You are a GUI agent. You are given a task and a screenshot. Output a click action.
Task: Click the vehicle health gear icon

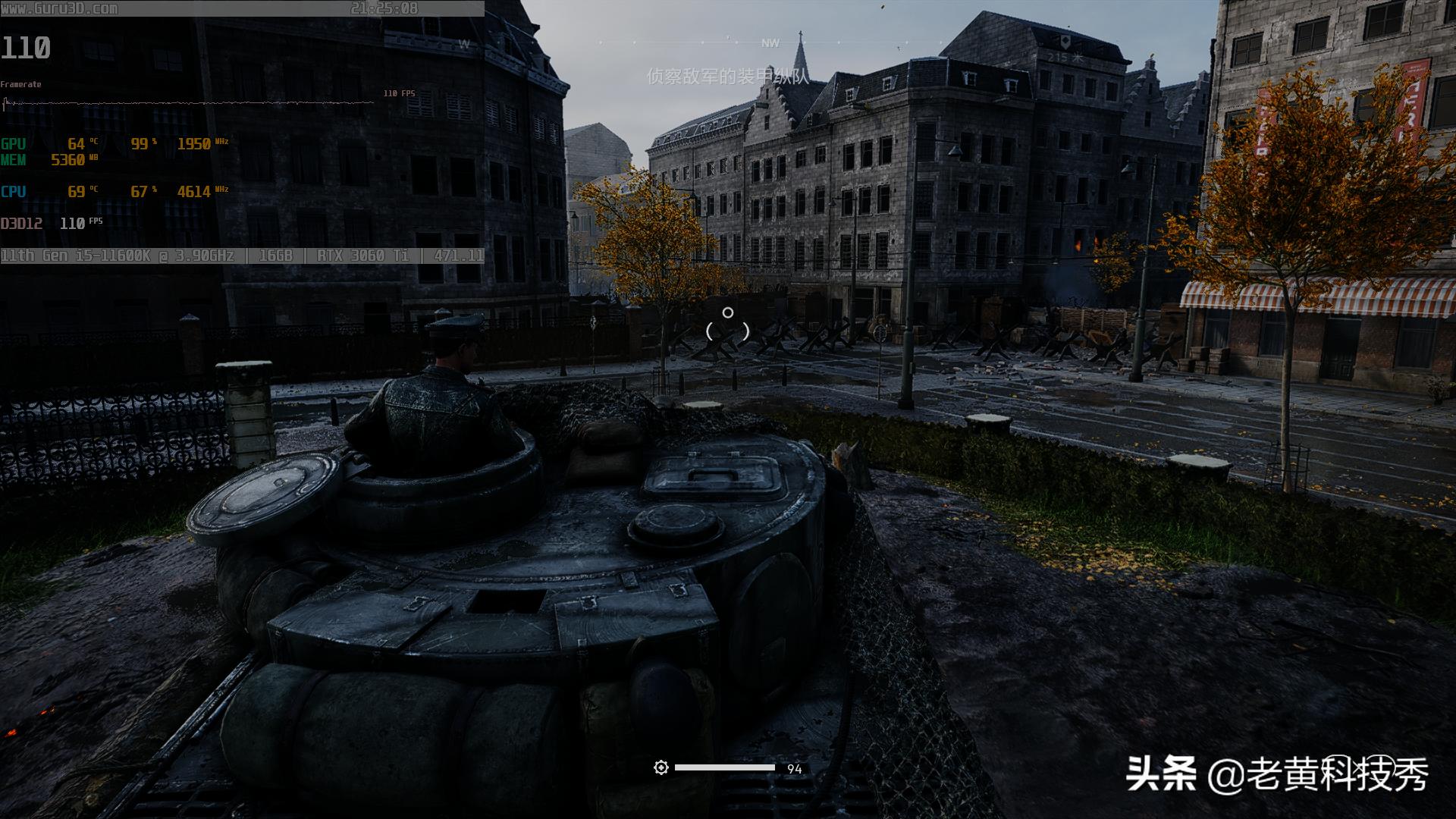[x=661, y=768]
